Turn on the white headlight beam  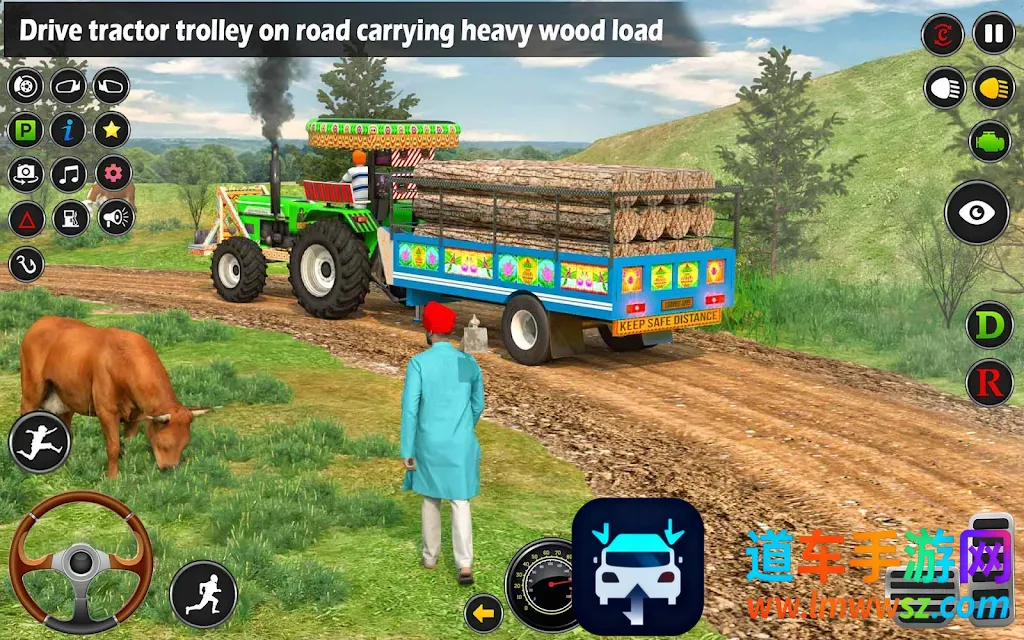pyautogui.click(x=943, y=88)
